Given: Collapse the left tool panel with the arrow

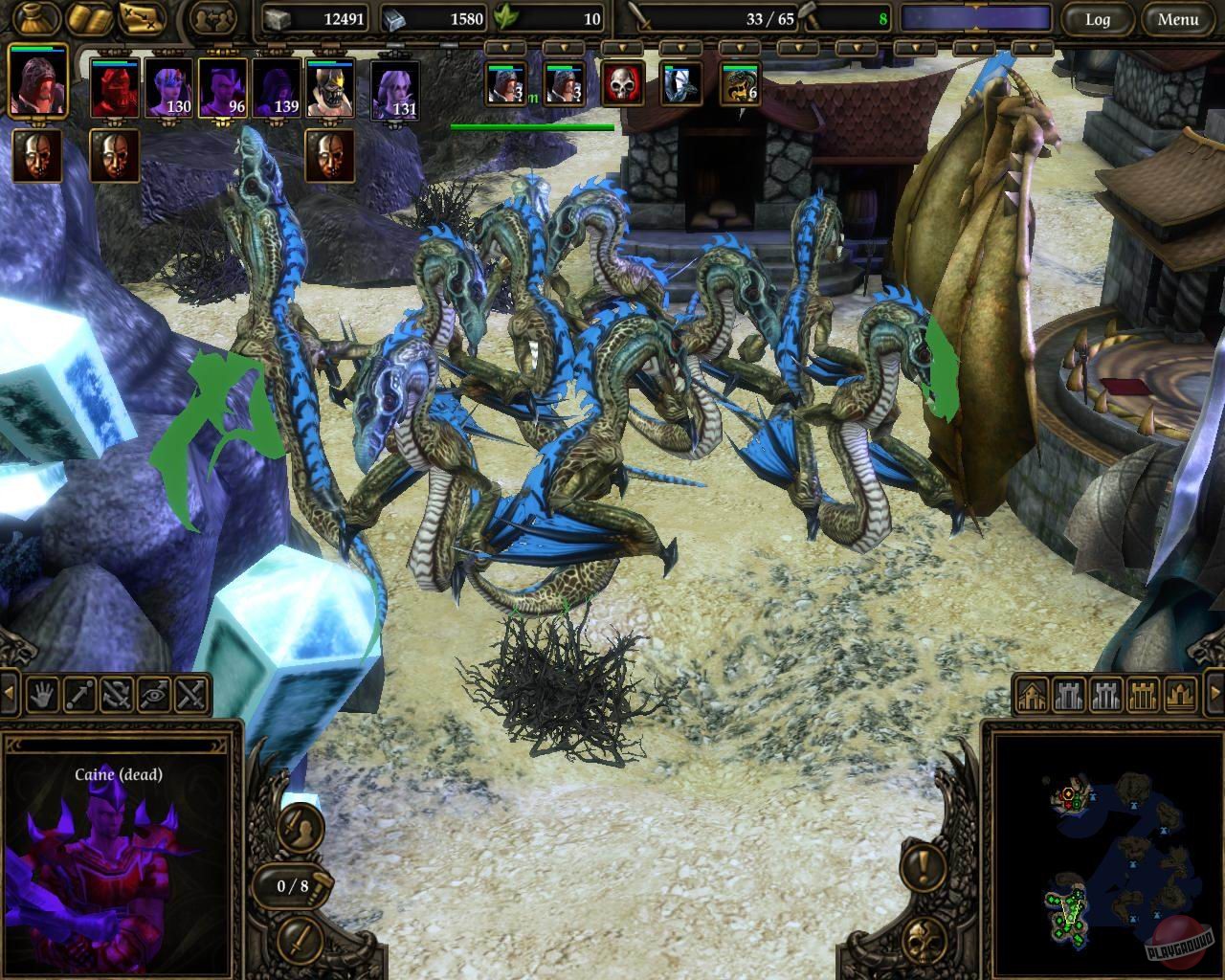Looking at the screenshot, I should 9,691.
